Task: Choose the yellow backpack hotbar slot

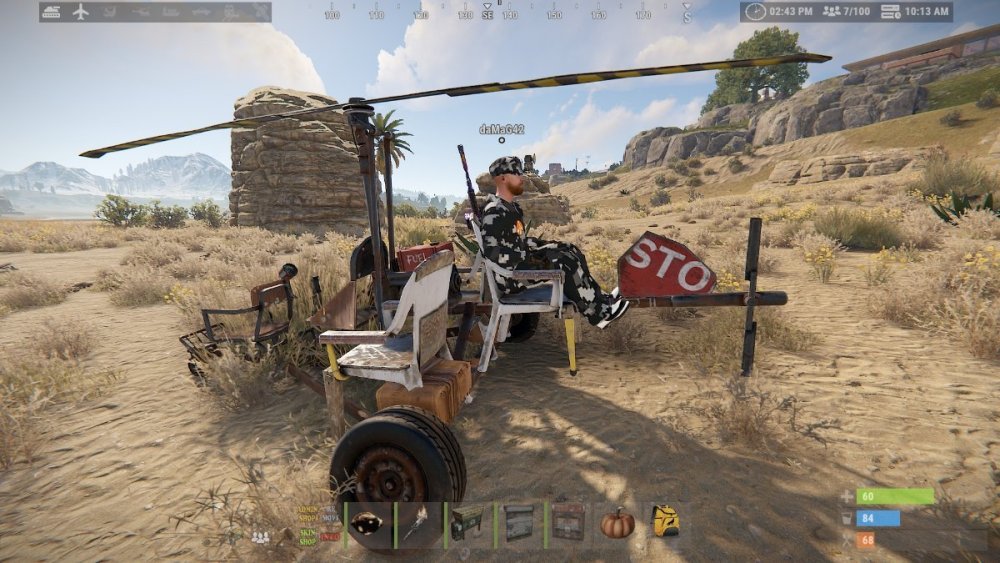Action: tap(666, 524)
